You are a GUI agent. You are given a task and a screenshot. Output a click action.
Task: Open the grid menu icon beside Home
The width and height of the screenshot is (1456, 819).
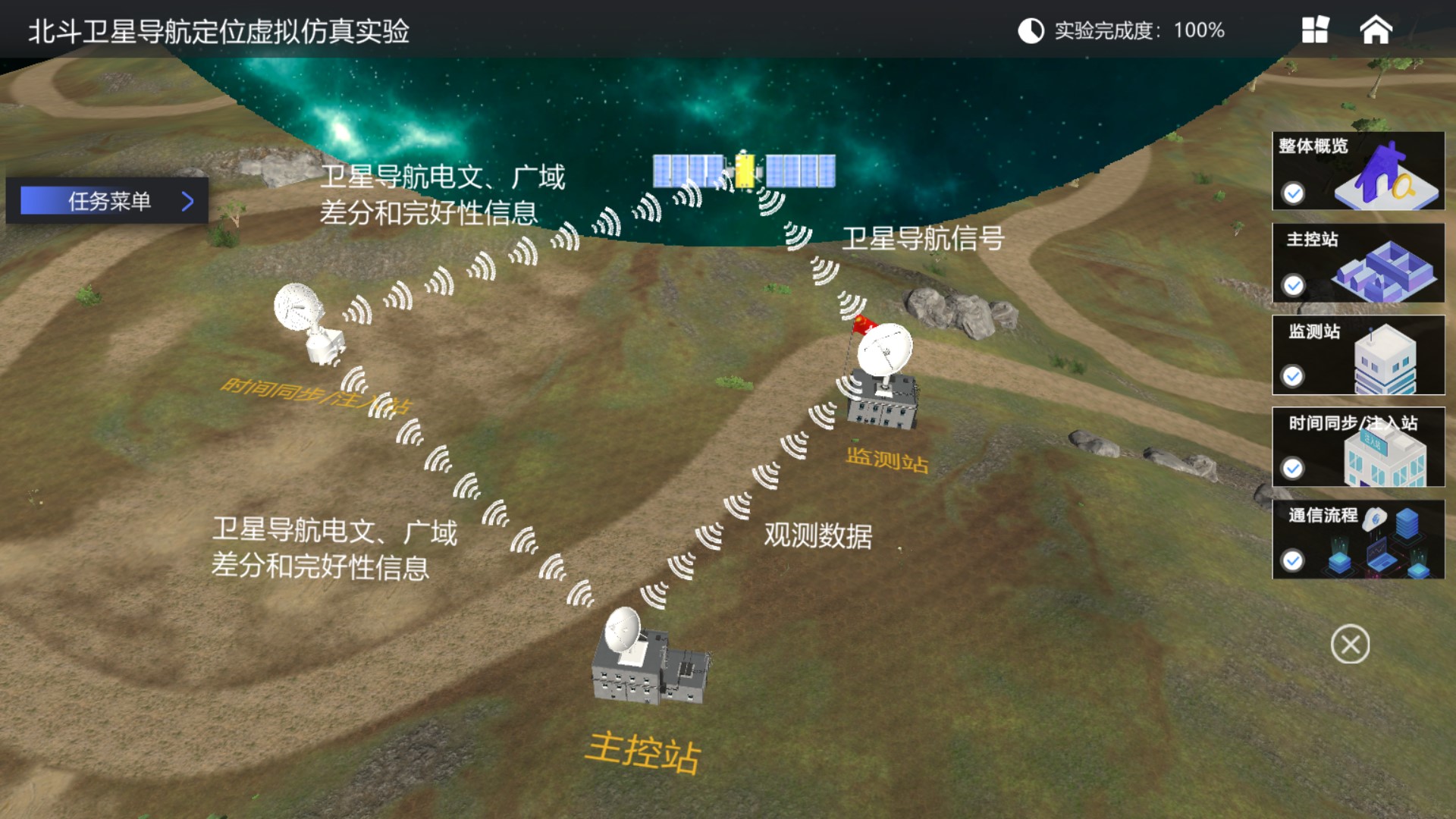1314,29
